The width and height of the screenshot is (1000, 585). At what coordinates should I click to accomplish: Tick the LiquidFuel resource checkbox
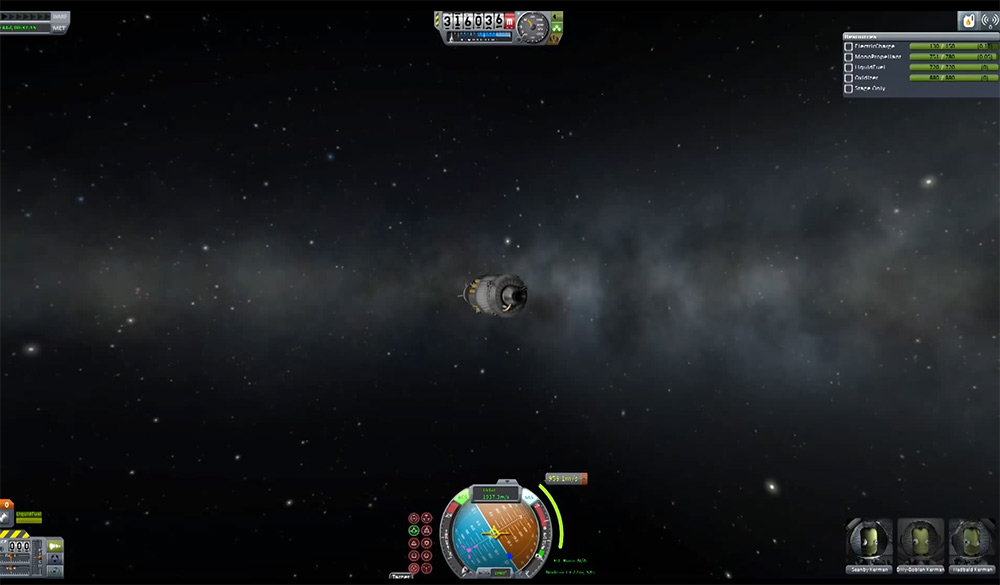click(849, 67)
